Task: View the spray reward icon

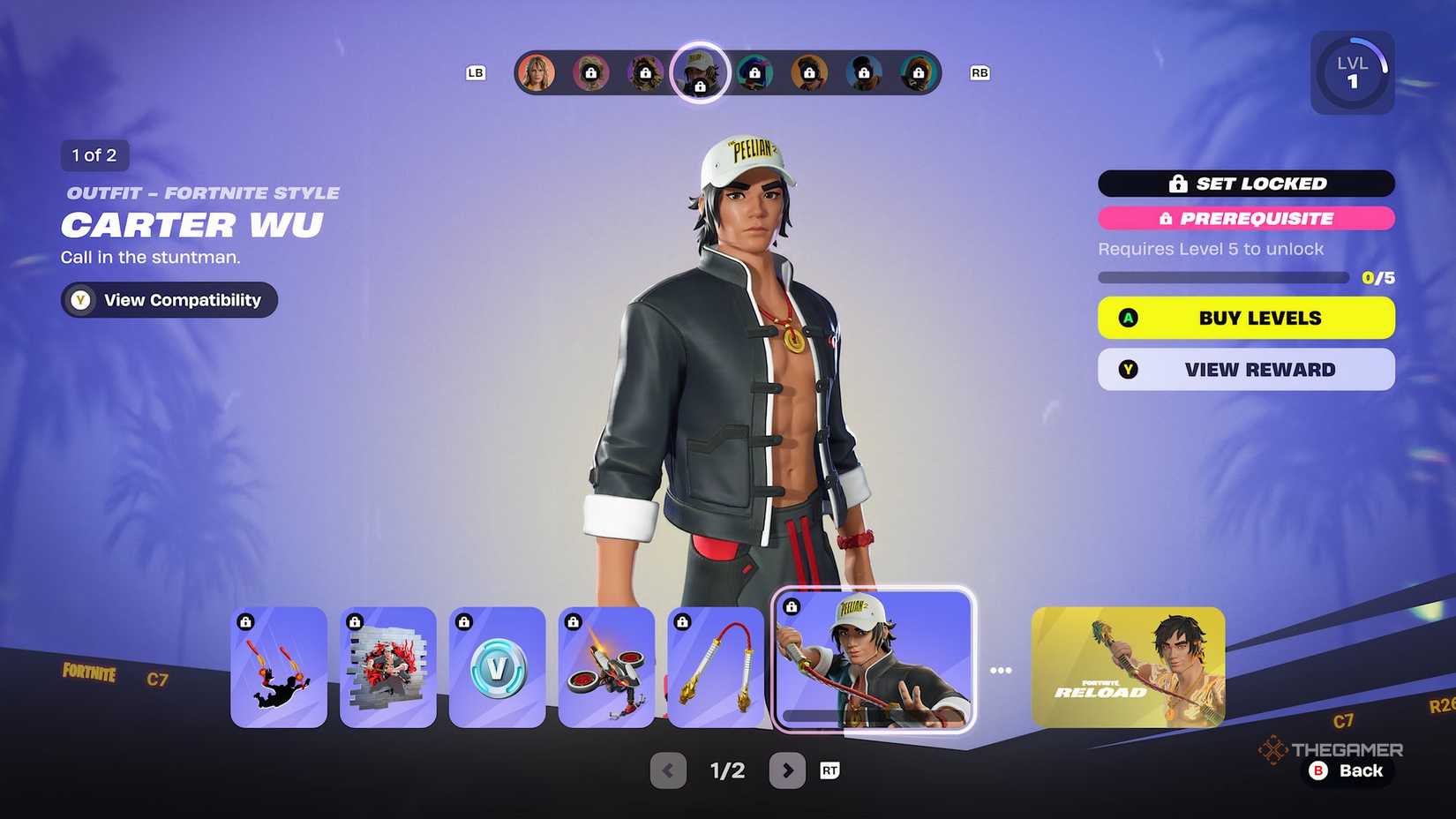Action: 388,668
